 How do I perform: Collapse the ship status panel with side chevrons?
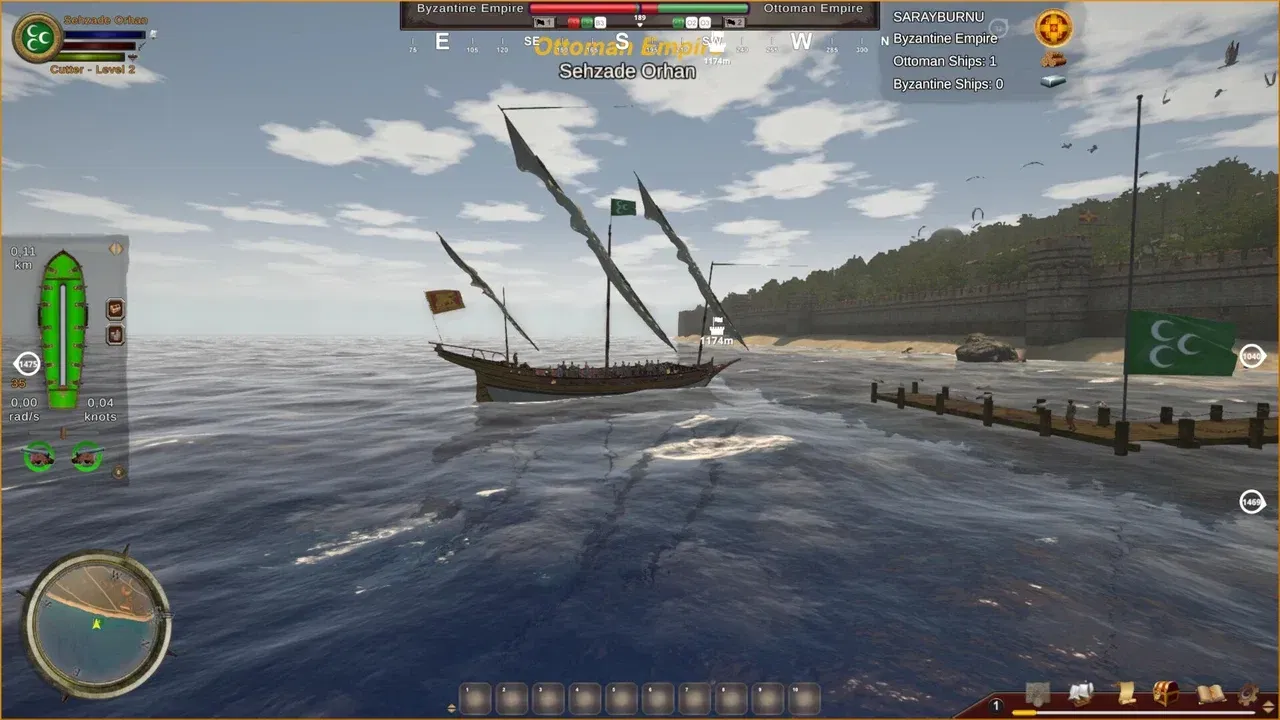click(114, 249)
